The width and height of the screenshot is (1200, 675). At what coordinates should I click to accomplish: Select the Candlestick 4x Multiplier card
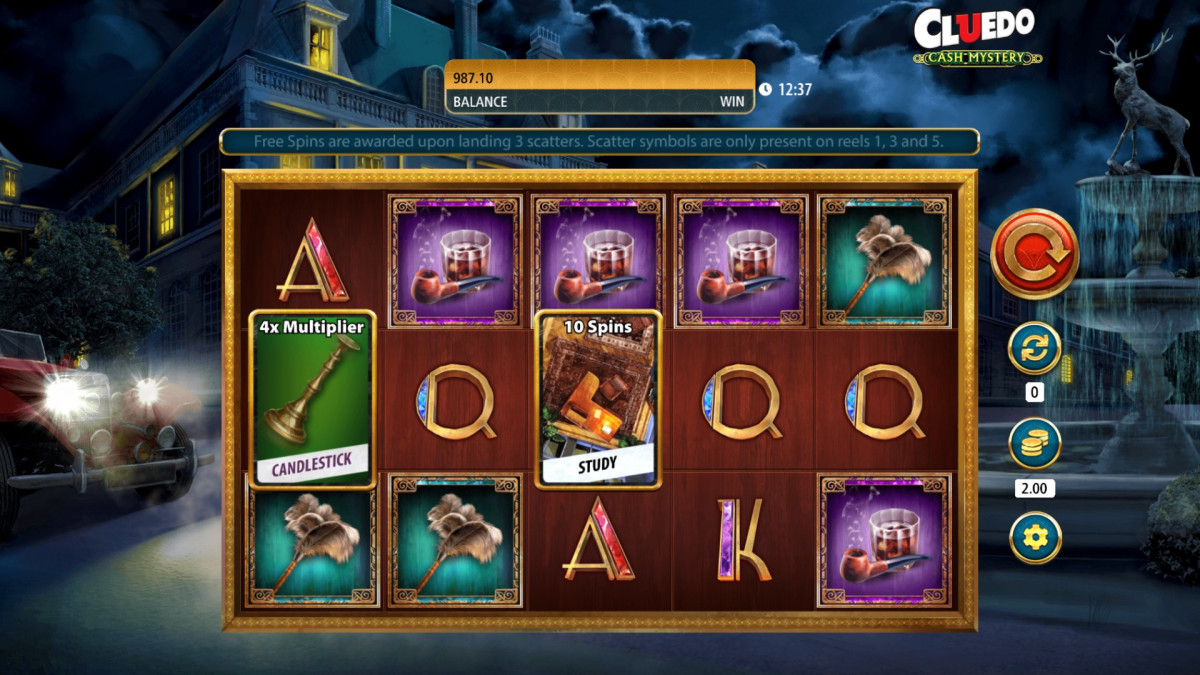click(312, 399)
